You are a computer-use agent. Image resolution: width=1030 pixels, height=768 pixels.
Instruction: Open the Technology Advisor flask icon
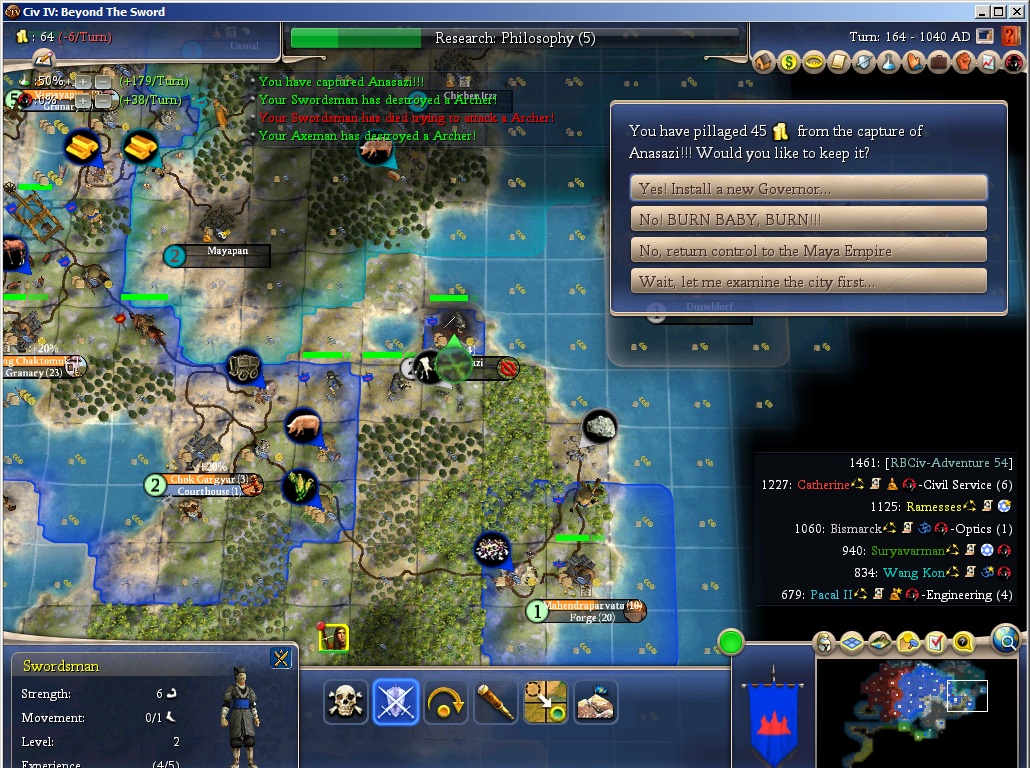(890, 62)
